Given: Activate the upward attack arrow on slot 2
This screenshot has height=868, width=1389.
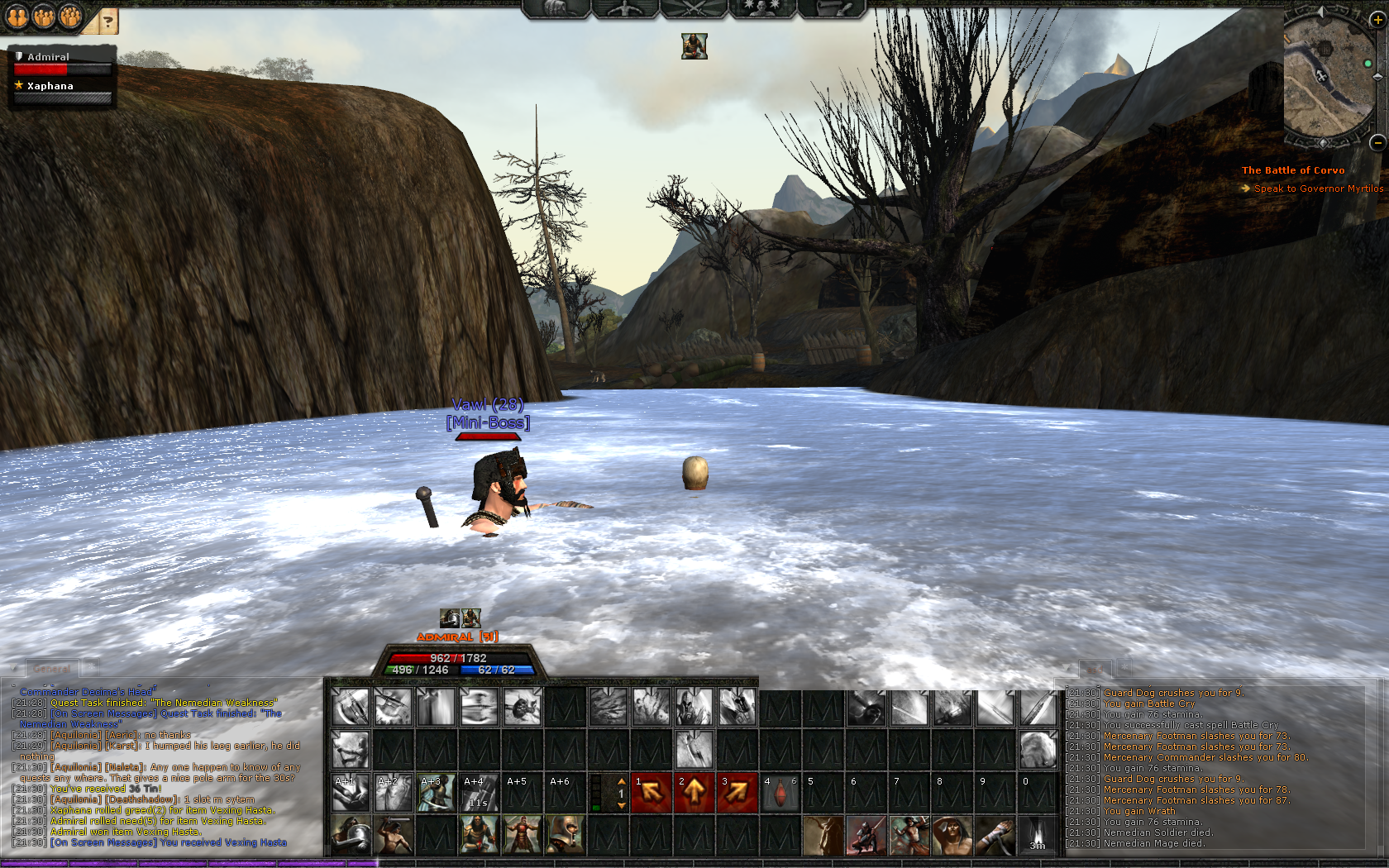Looking at the screenshot, I should [694, 793].
